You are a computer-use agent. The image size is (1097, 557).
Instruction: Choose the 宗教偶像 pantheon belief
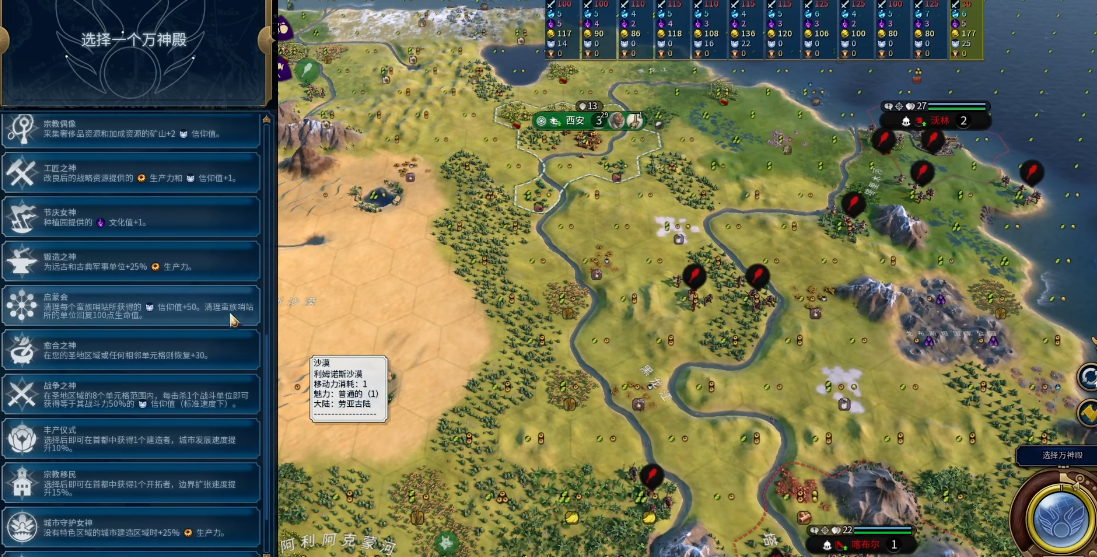[131, 130]
